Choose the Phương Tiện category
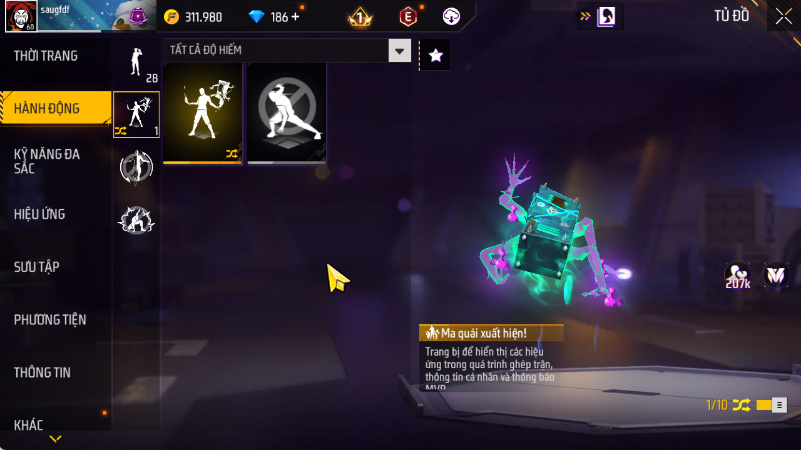 (50, 320)
